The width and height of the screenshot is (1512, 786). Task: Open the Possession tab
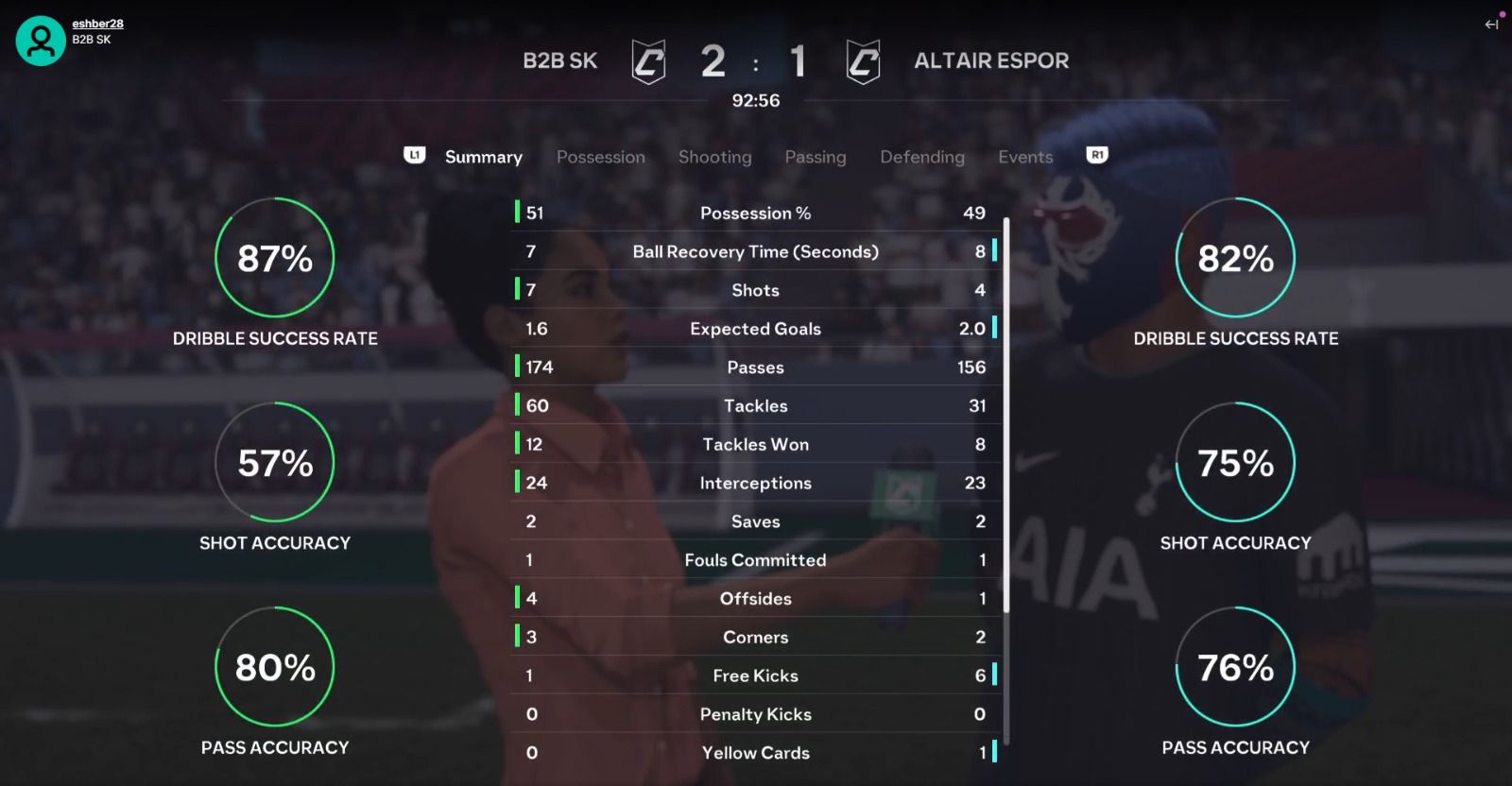(600, 157)
